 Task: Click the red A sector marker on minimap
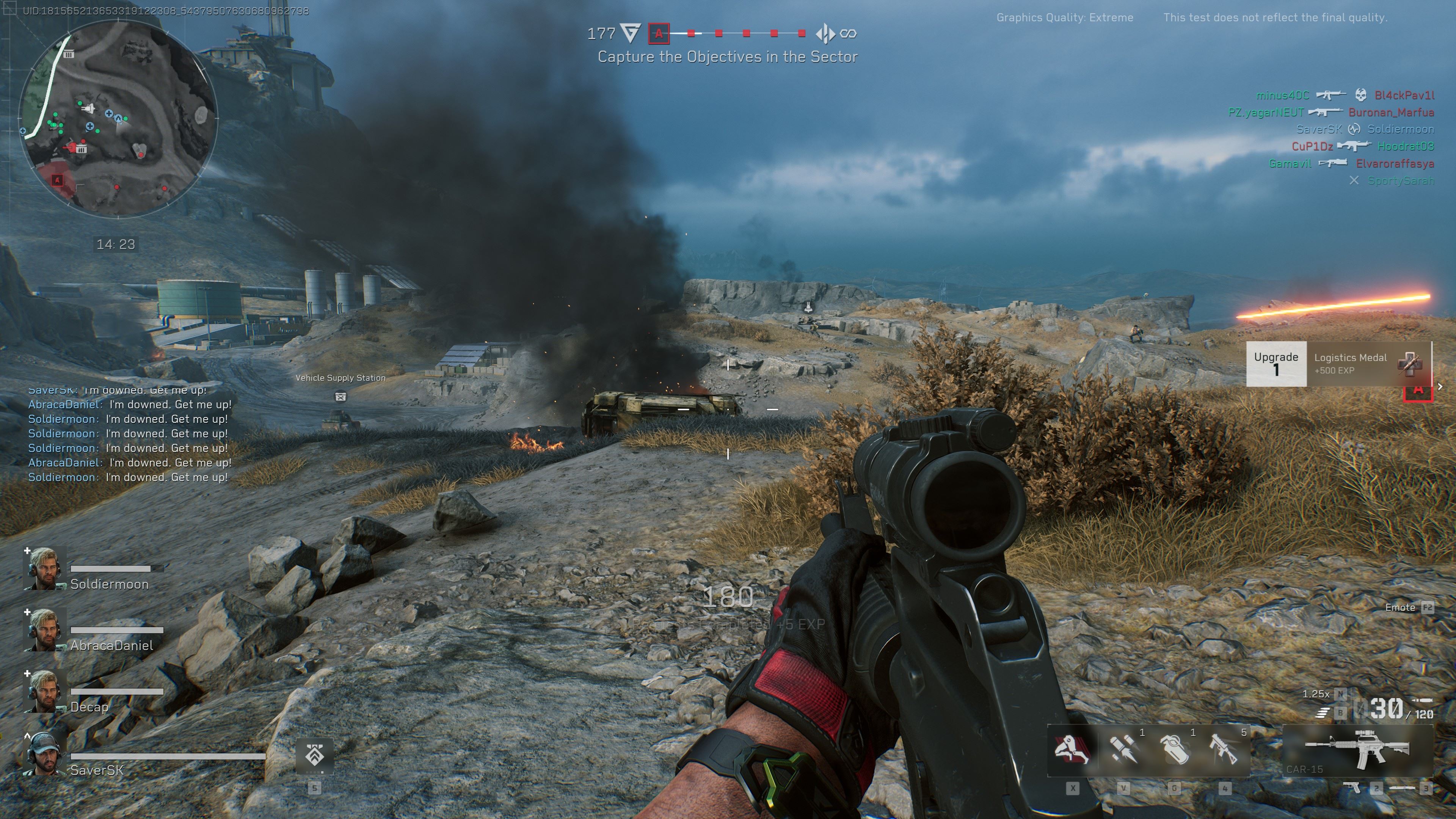click(x=57, y=180)
